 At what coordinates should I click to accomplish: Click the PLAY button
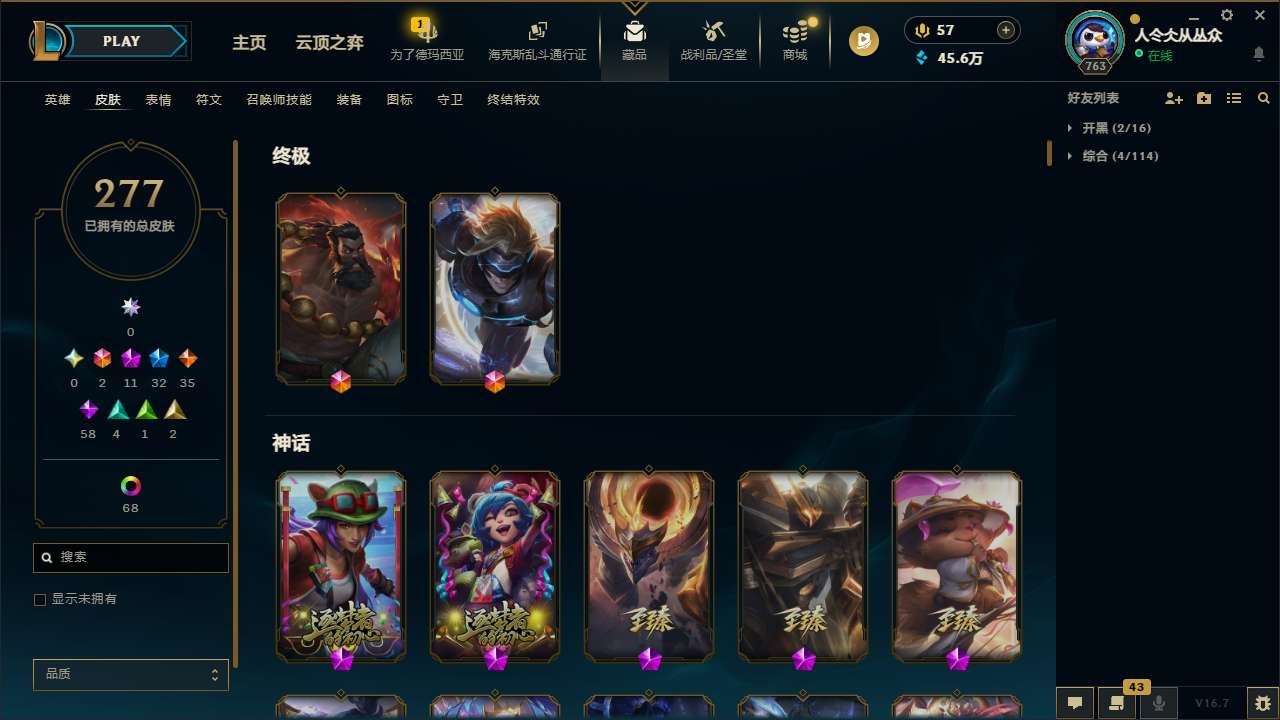click(121, 41)
